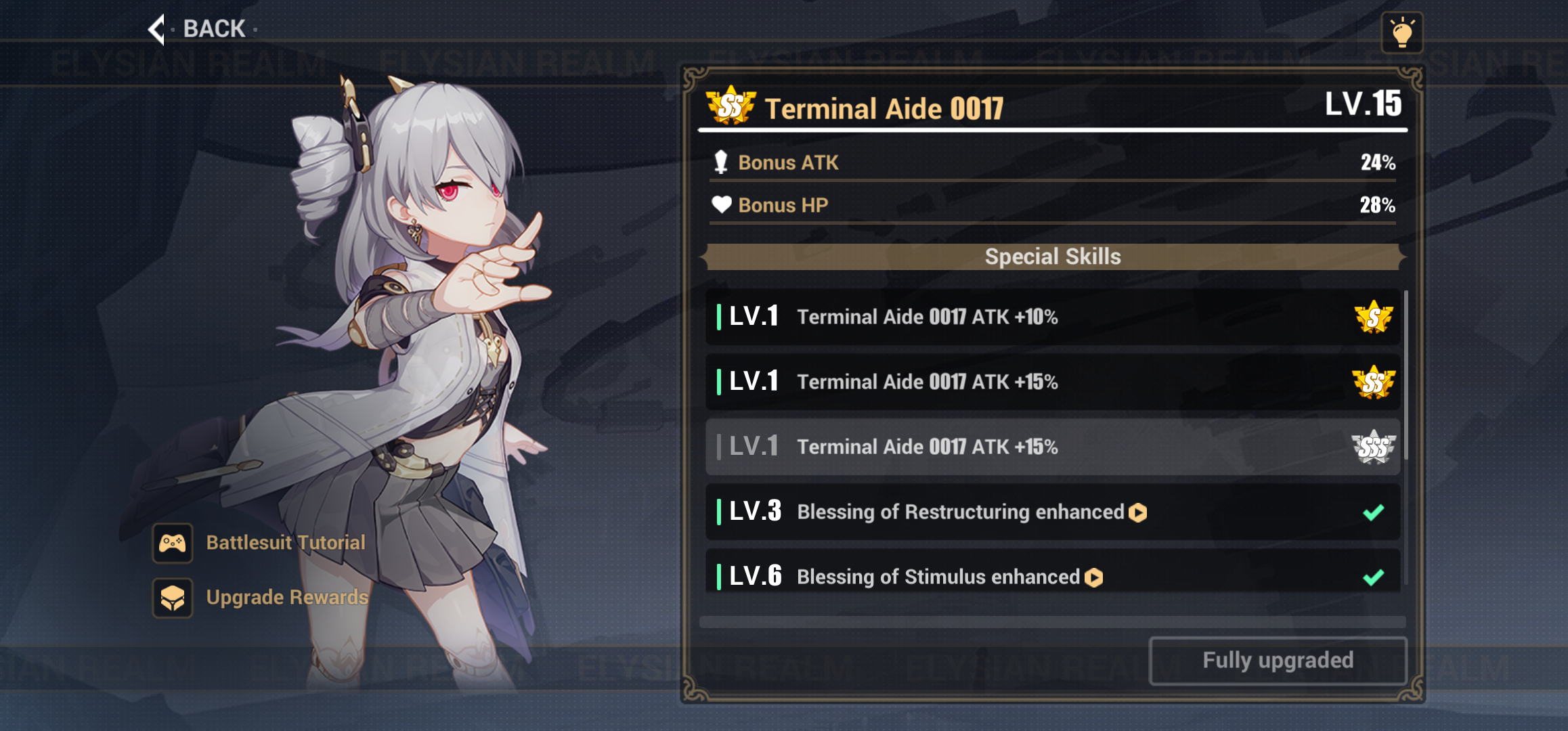The width and height of the screenshot is (1568, 731).
Task: Expand Blessing of Restructuring enhanced details
Action: [1137, 513]
